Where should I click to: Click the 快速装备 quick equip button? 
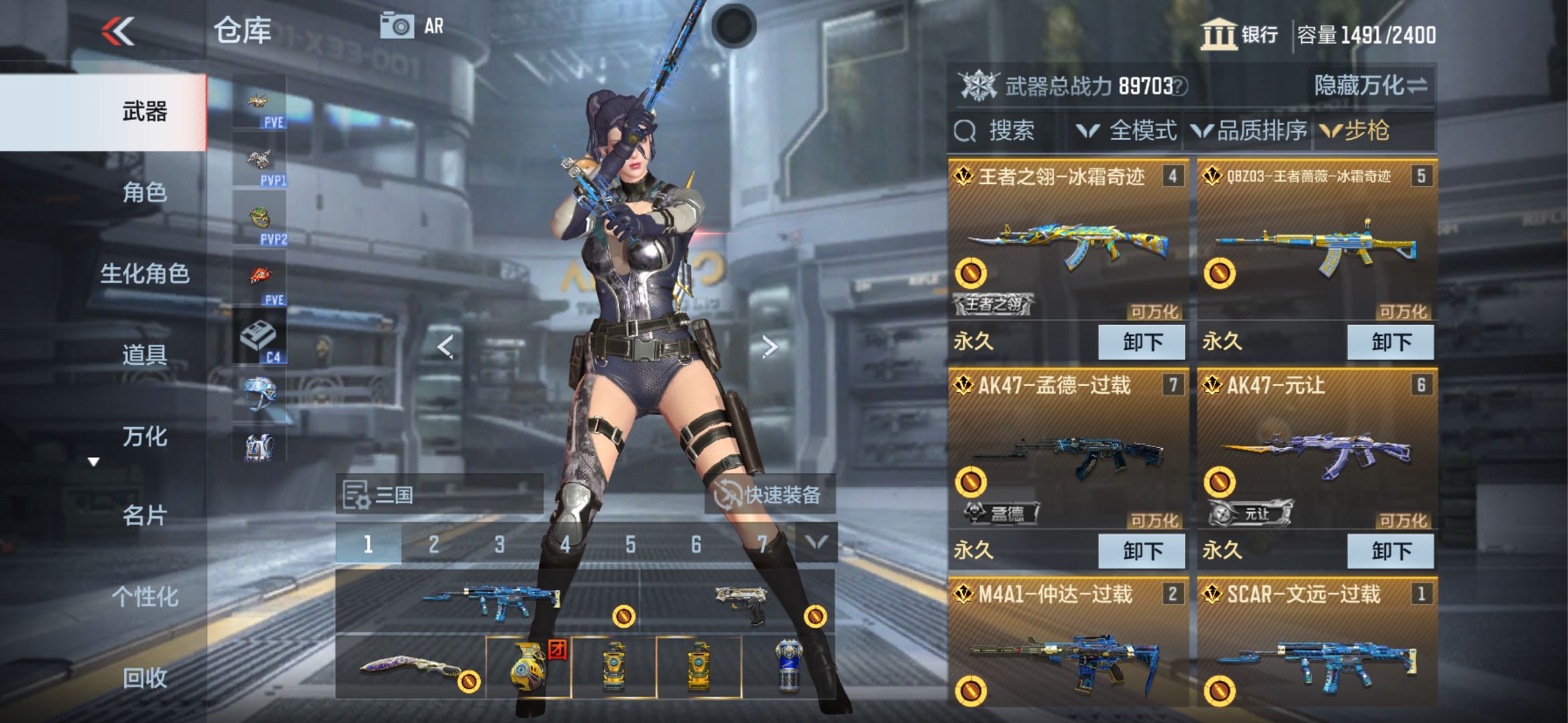769,495
